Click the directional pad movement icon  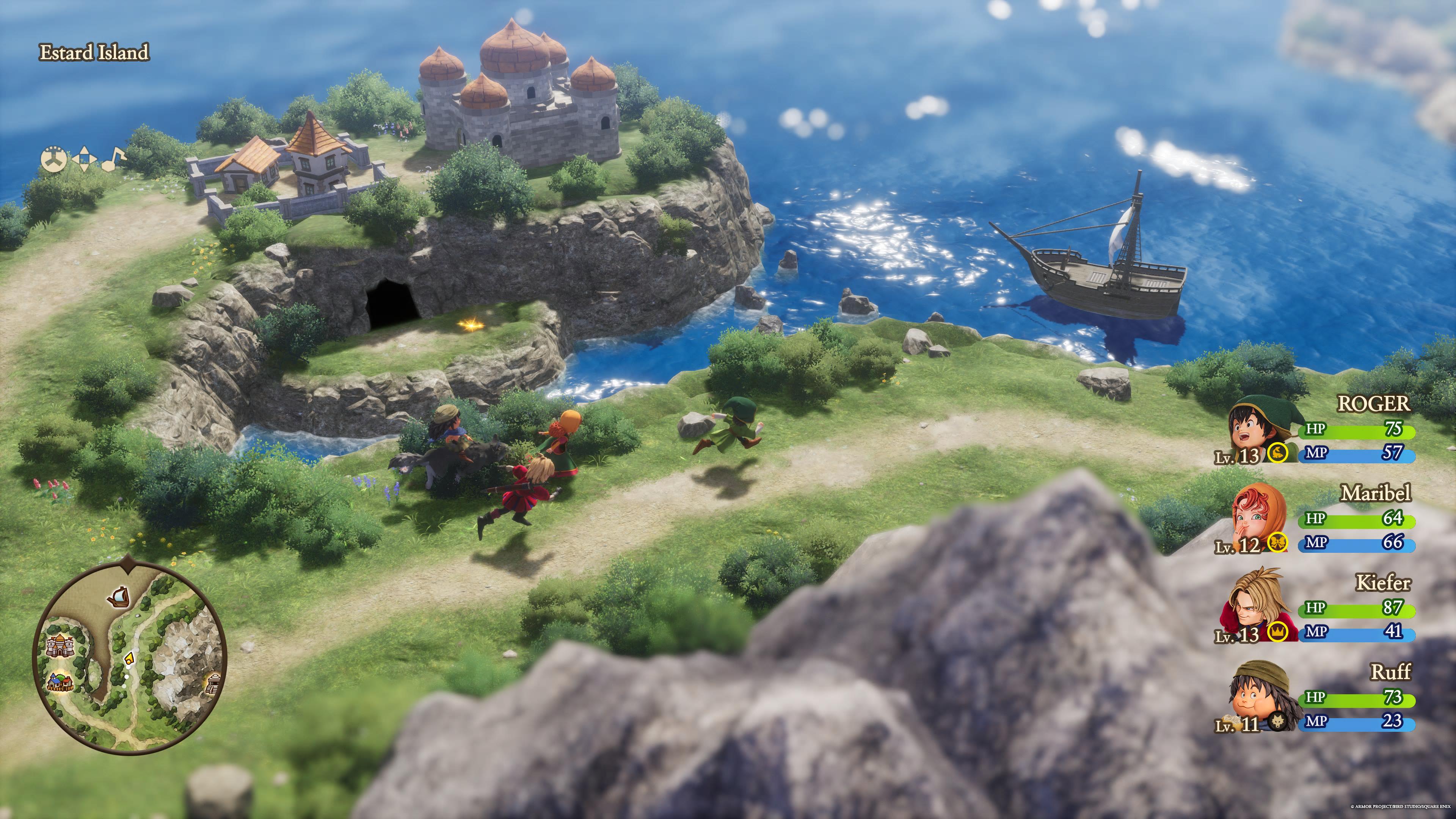click(x=84, y=159)
